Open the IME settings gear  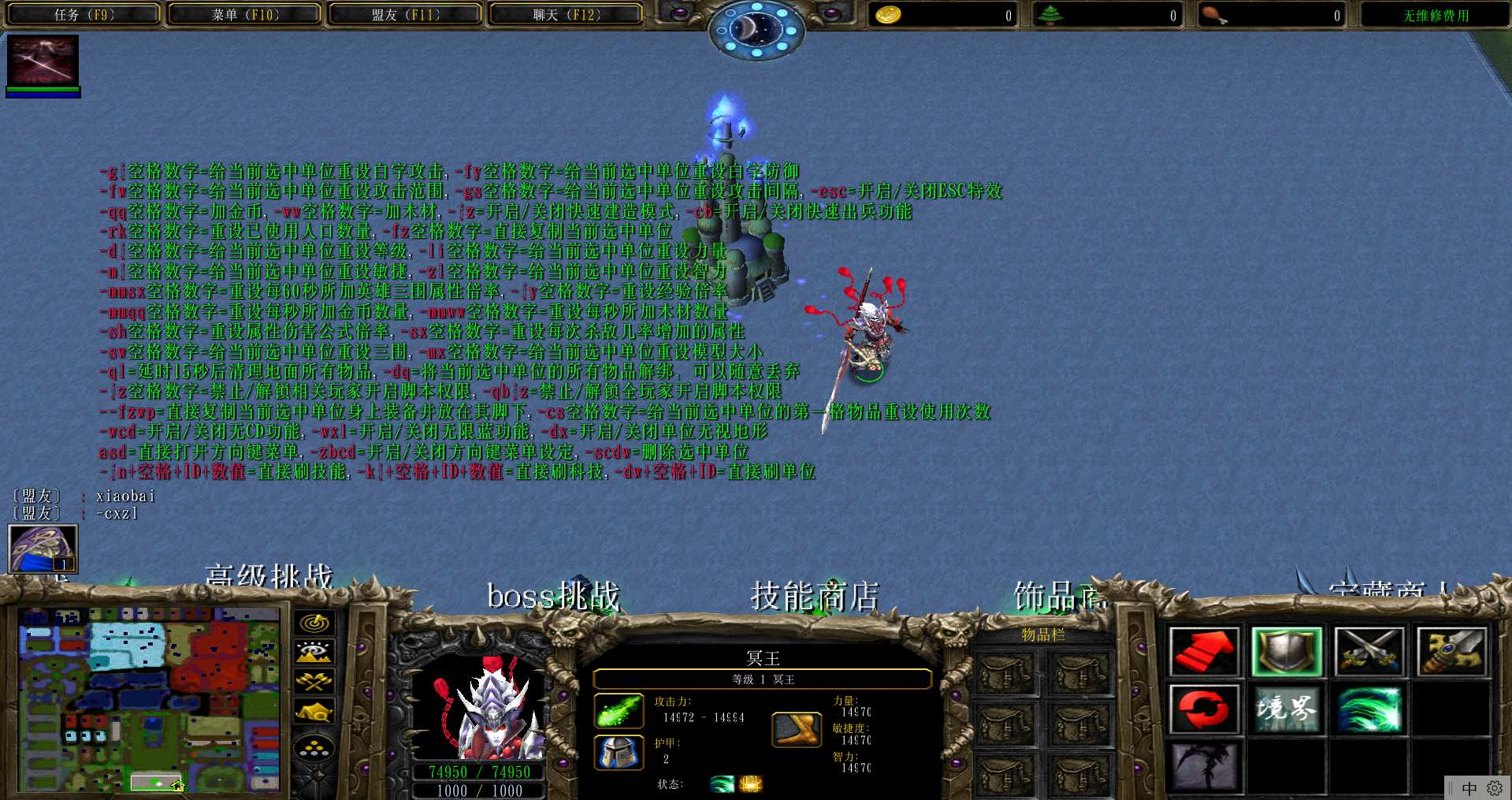tap(1494, 788)
